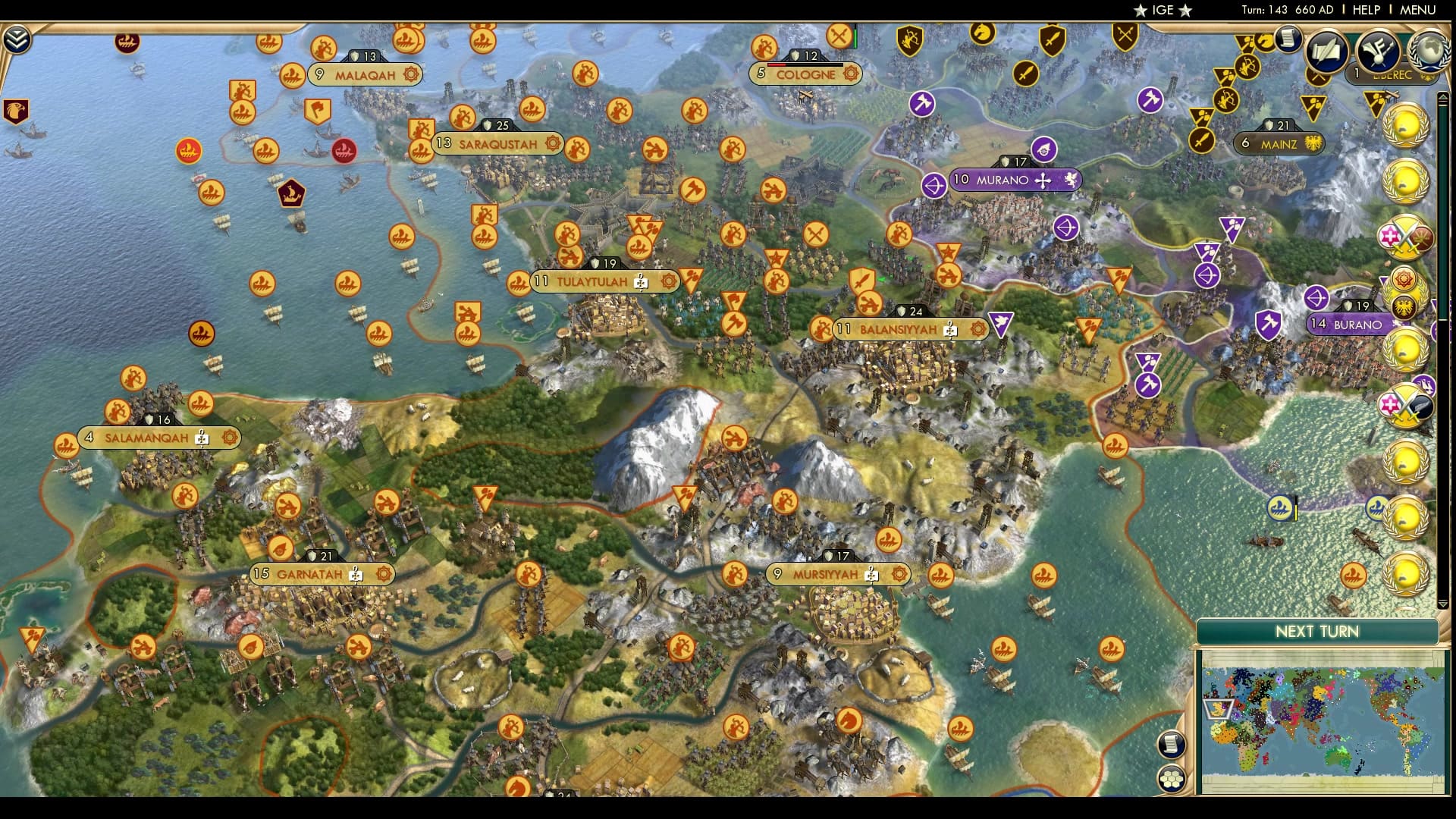Click the gear icon on Garnatah's city banner
Viewport: 1456px width, 819px height.
(384, 574)
